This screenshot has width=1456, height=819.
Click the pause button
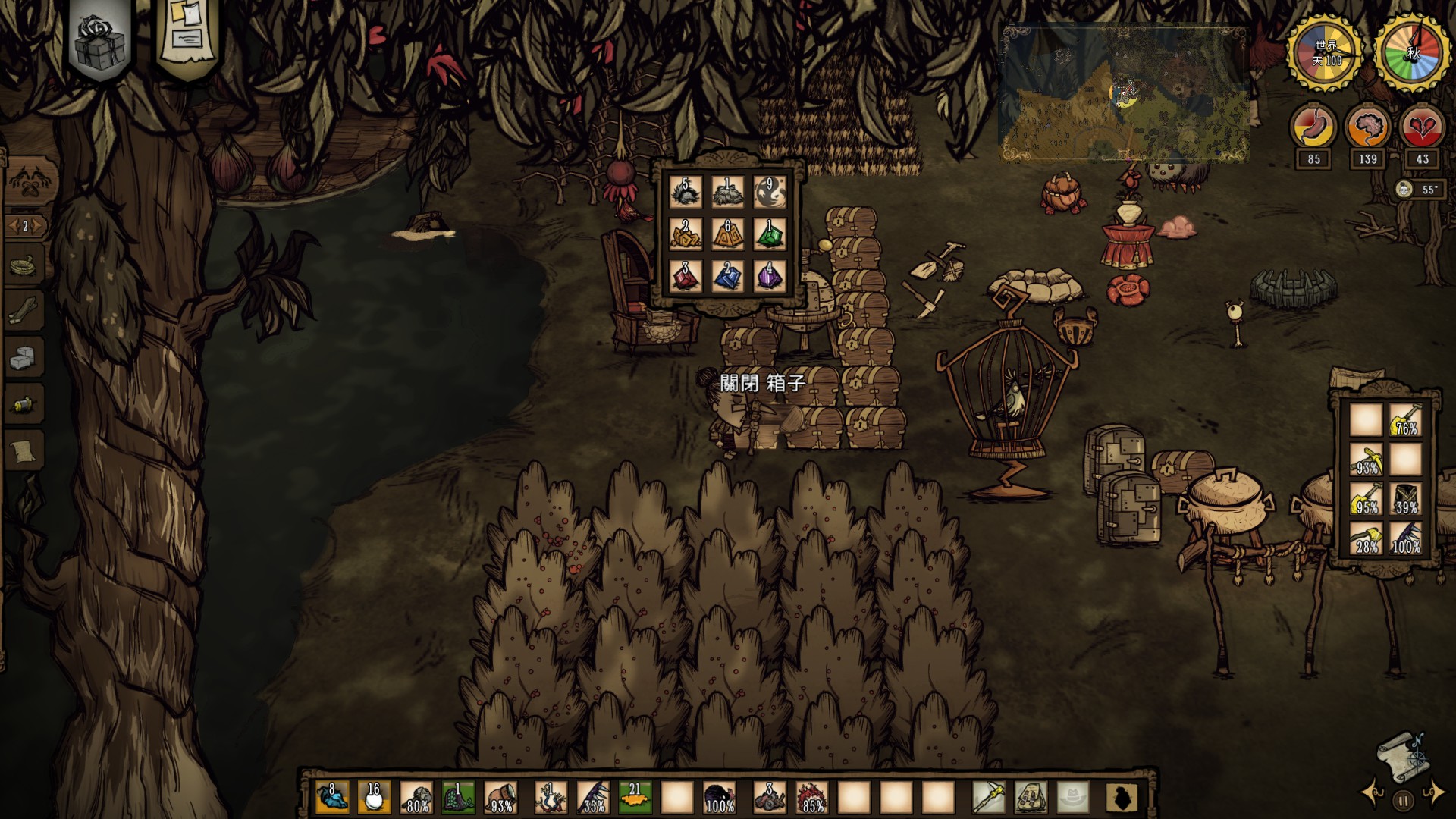(1403, 800)
